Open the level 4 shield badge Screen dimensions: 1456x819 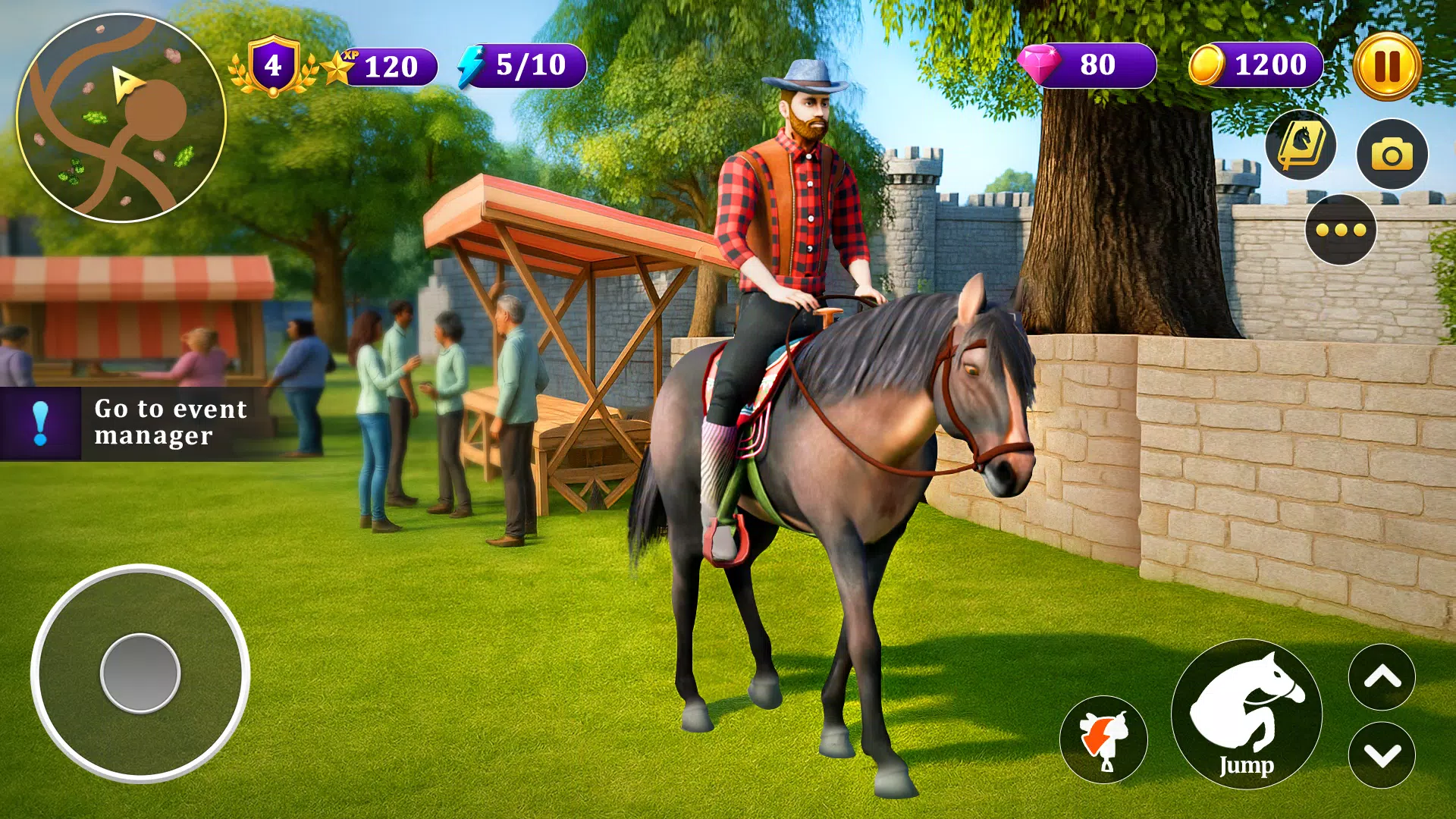point(272,64)
